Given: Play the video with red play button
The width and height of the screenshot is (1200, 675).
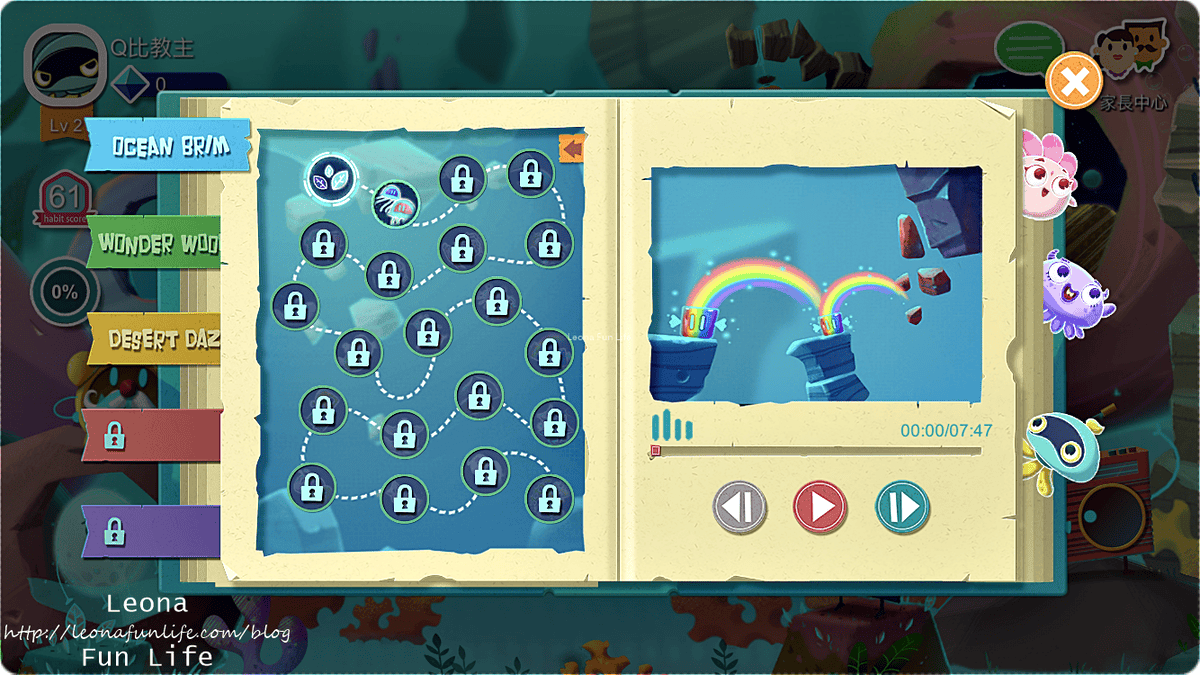Looking at the screenshot, I should coord(820,507).
